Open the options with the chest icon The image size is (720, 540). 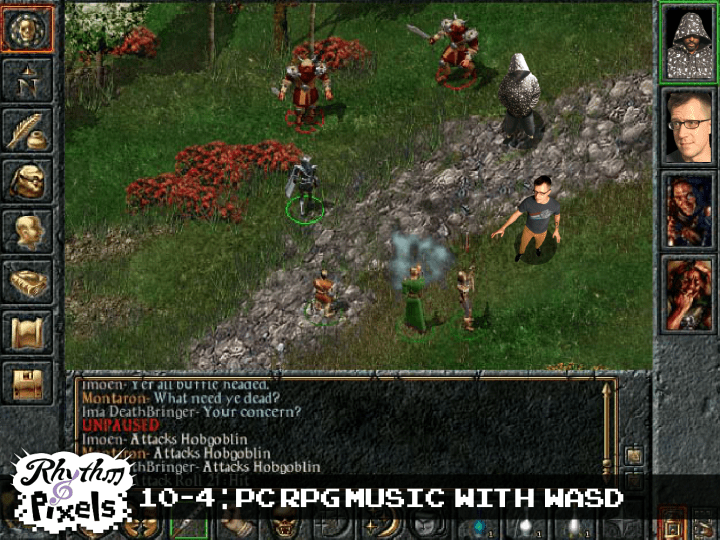(x=27, y=381)
